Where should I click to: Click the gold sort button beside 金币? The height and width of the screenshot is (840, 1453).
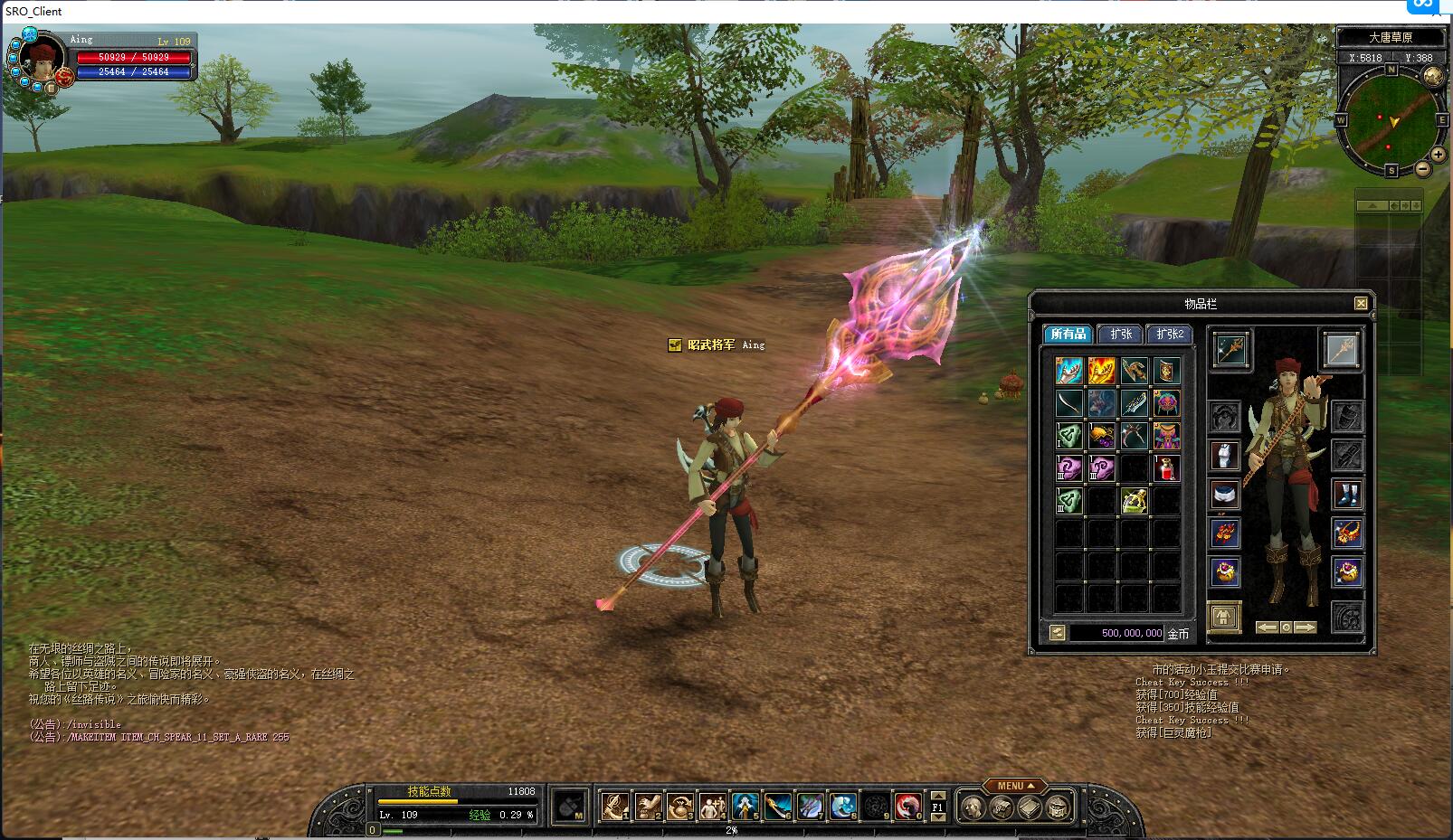[1057, 634]
